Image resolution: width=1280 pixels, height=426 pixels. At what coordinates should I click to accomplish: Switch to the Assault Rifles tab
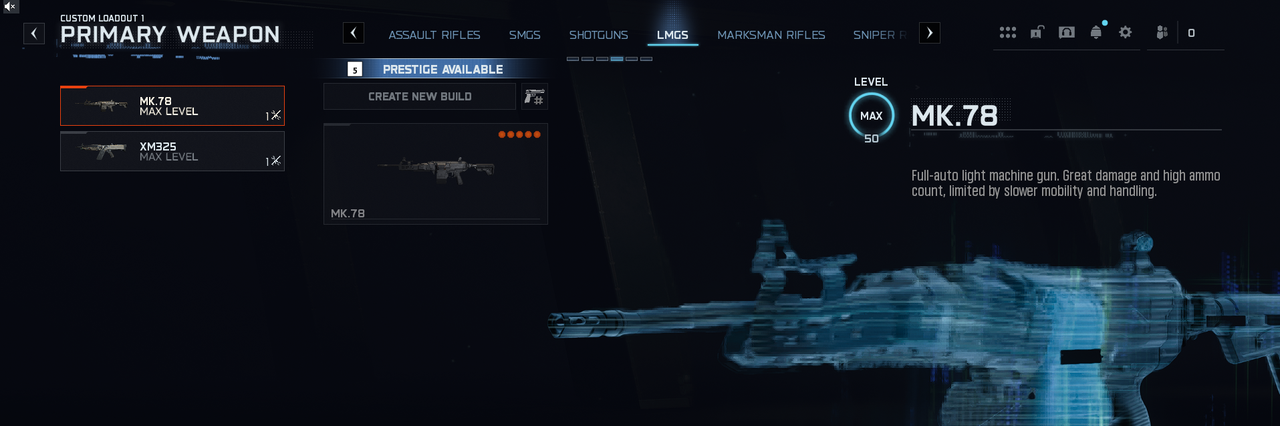point(434,35)
